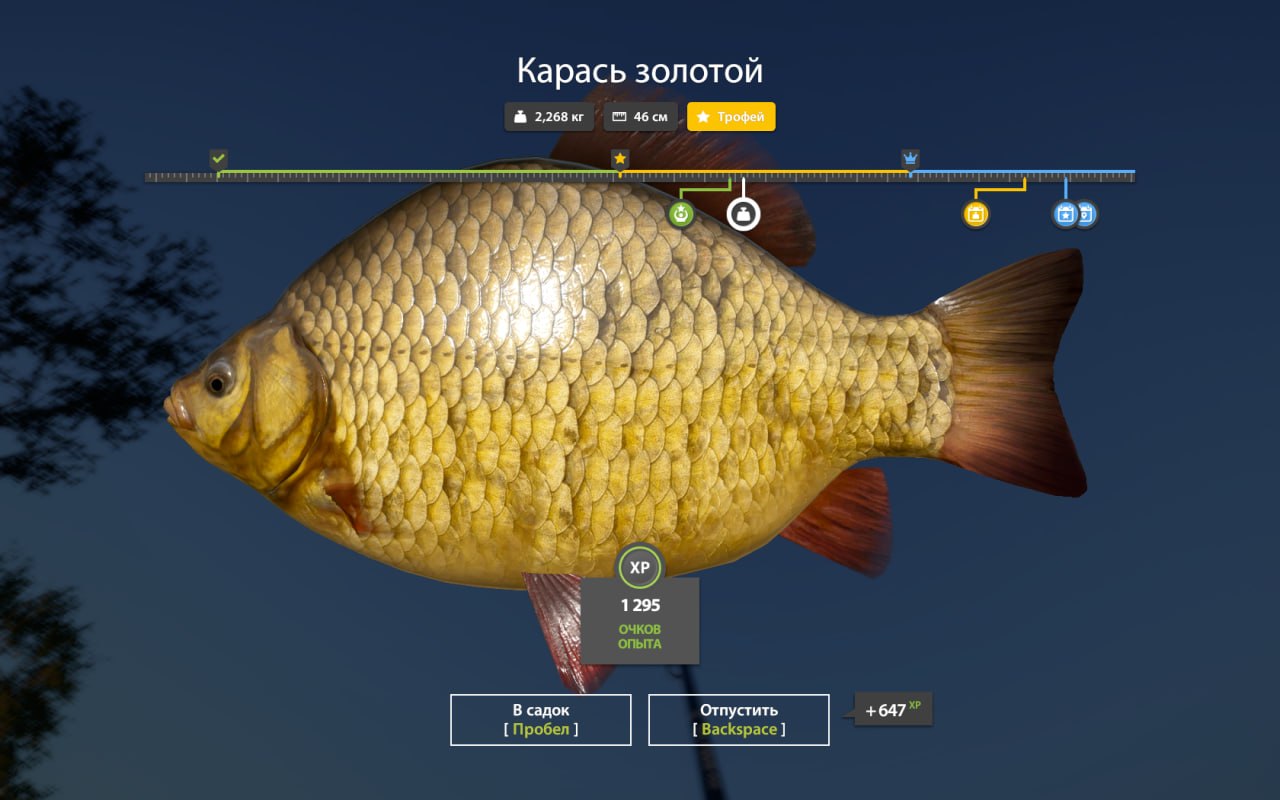Expand the Трофей badge details
The width and height of the screenshot is (1280, 800).
coord(731,117)
